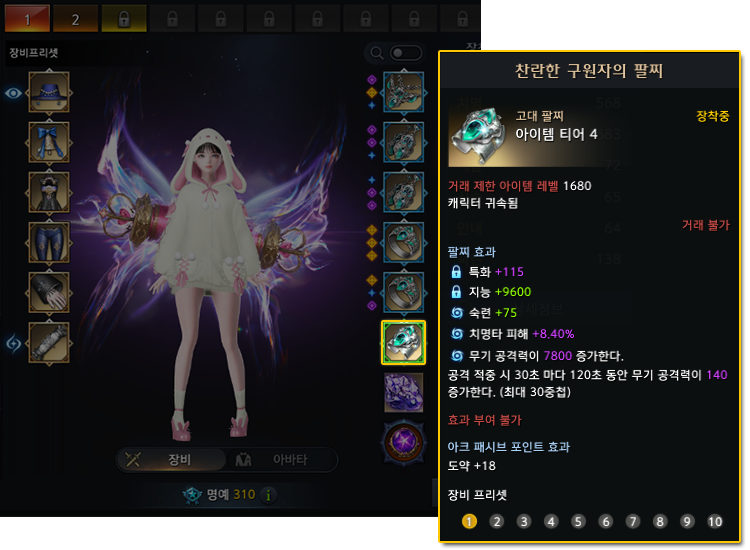Choose equipment preset number 10 in tooltip
The image size is (750, 550).
point(714,521)
